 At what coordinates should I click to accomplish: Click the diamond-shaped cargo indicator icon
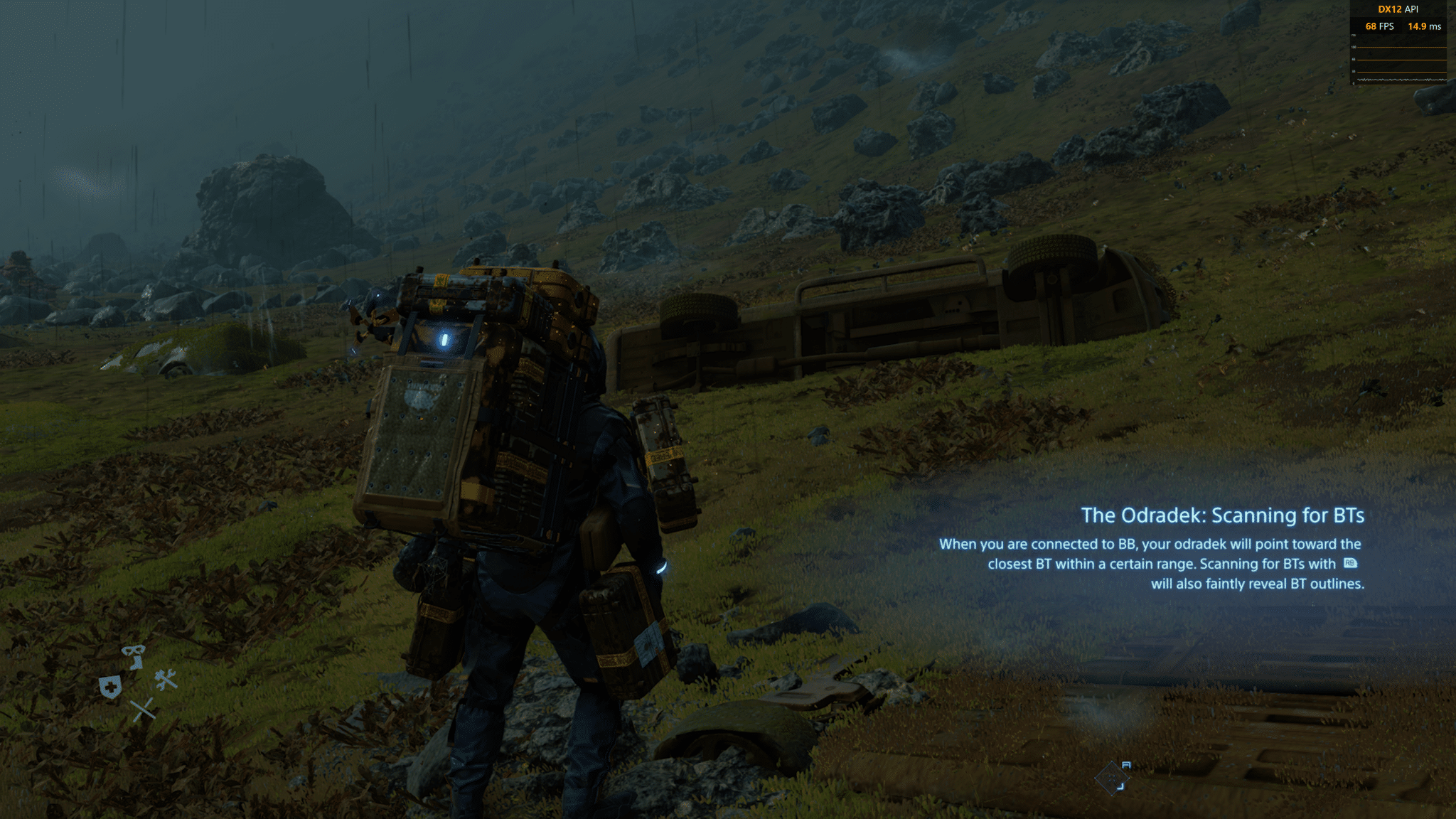pyautogui.click(x=1113, y=777)
